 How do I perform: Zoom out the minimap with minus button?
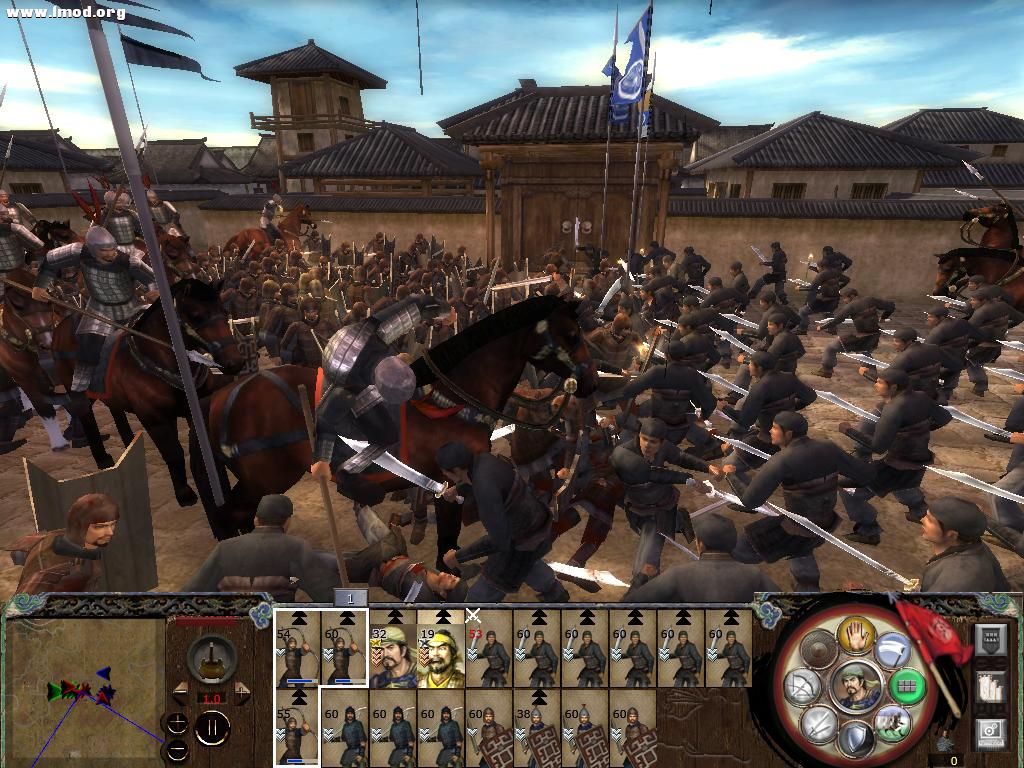tap(178, 749)
